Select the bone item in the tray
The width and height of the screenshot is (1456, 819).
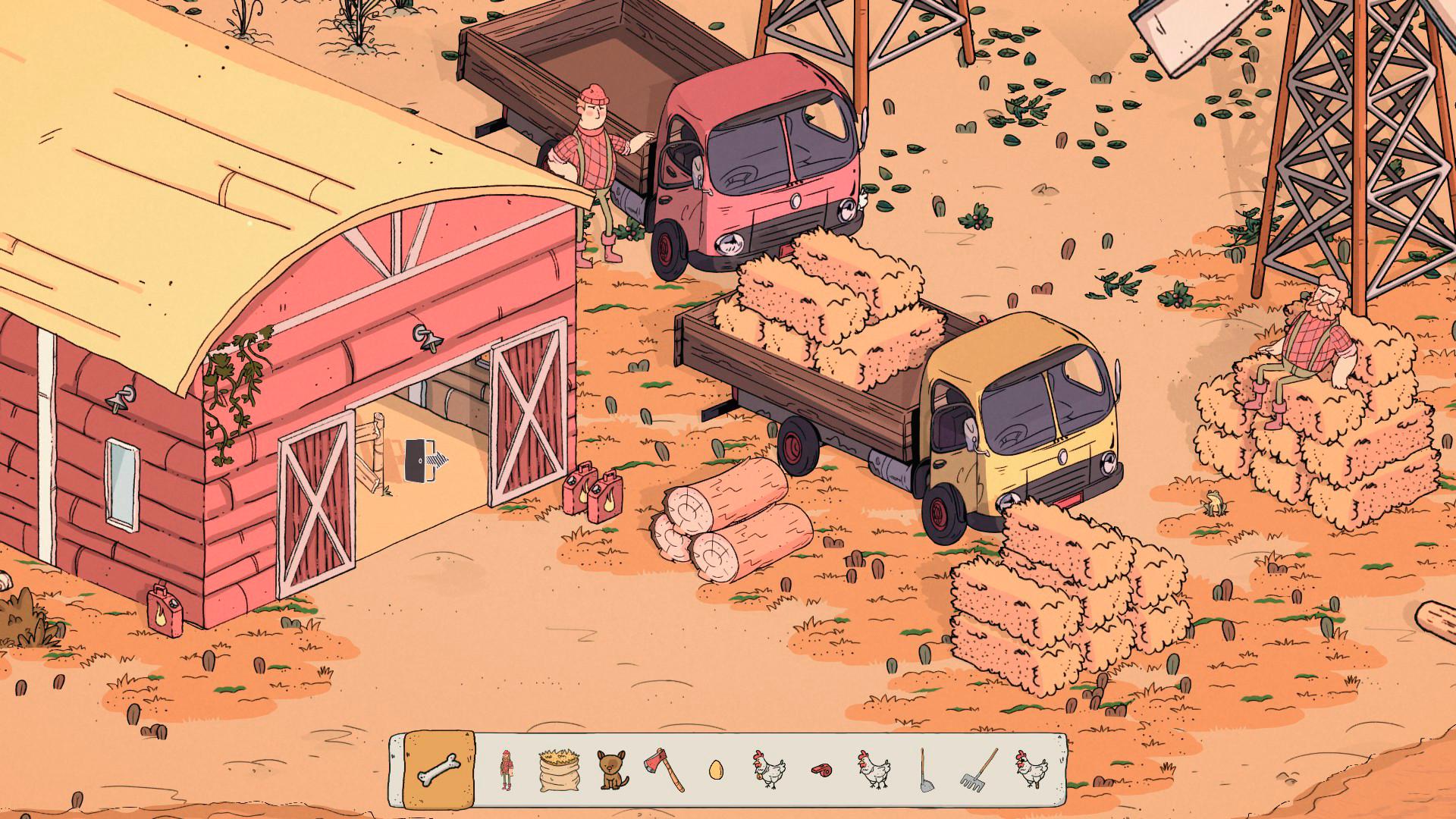(440, 770)
